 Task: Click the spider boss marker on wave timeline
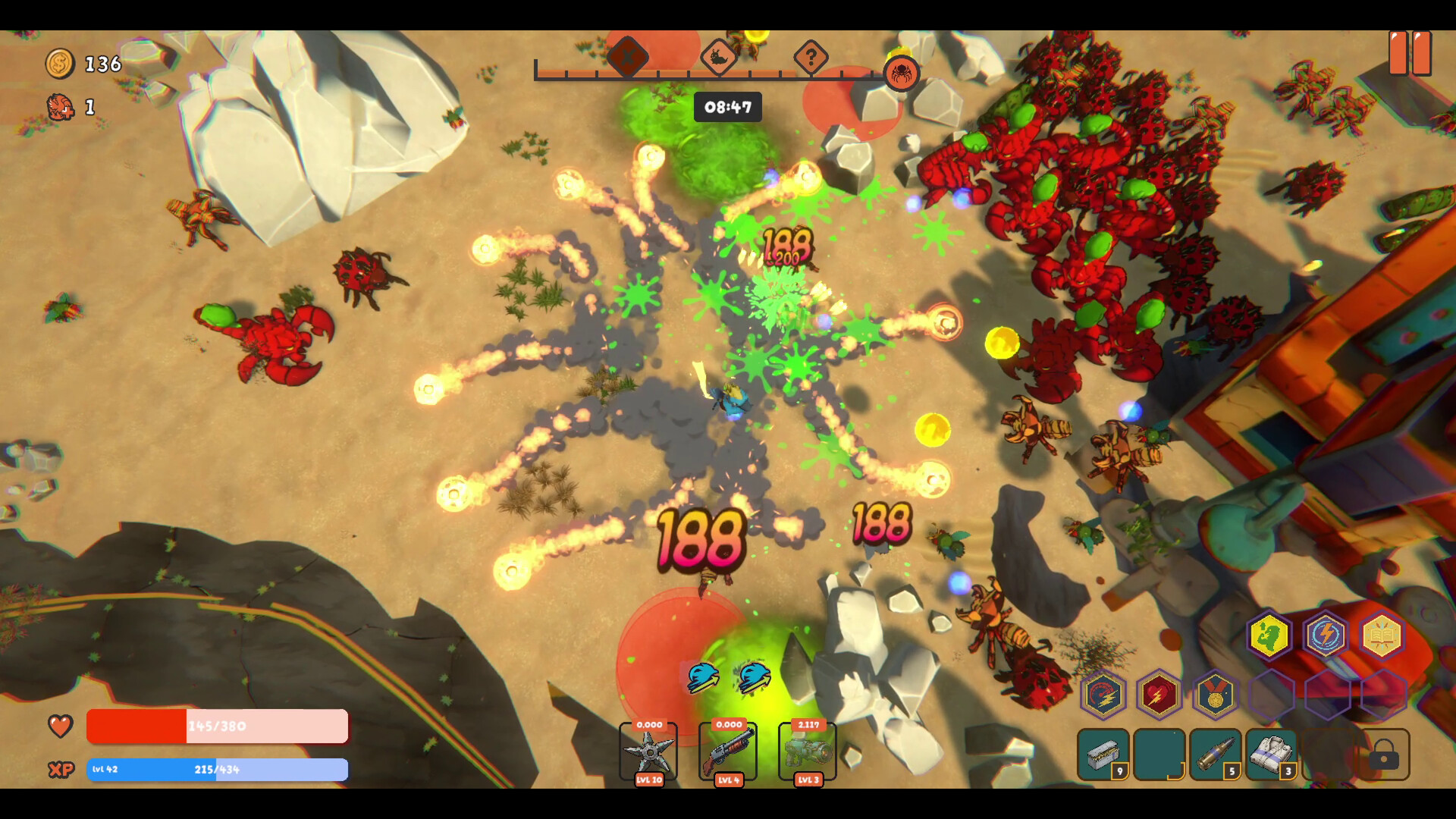902,74
